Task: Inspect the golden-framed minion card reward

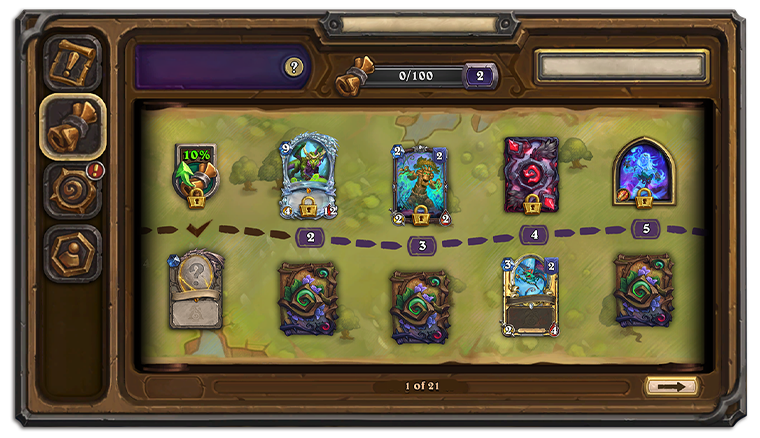Action: (531, 295)
